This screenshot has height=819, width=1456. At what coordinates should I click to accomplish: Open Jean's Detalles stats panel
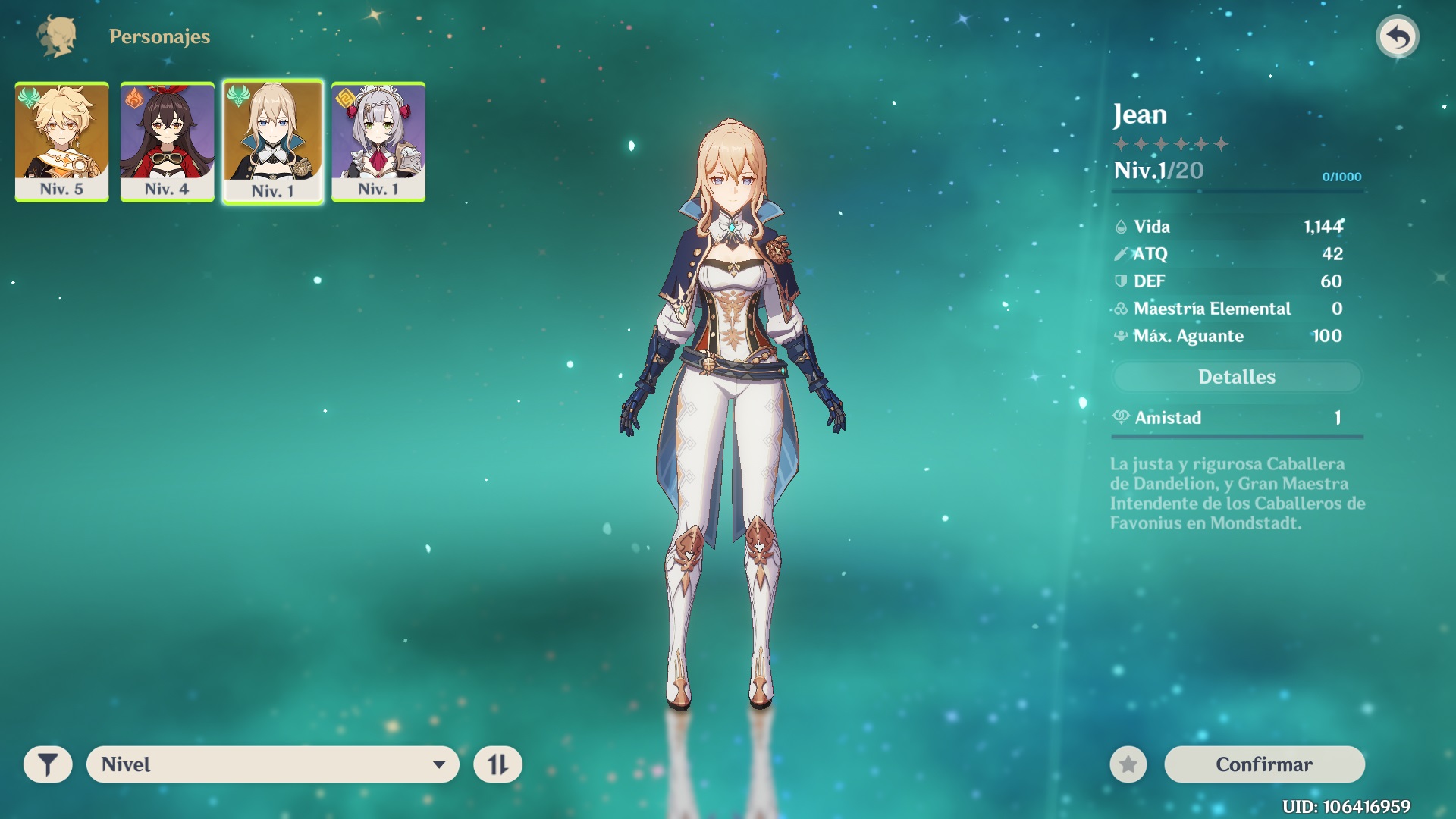tap(1236, 377)
